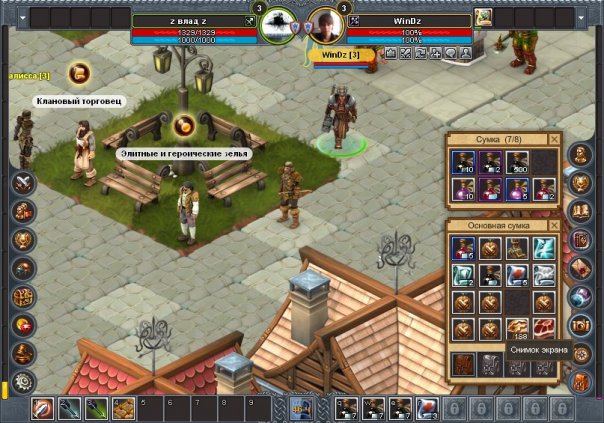
Task: Click the center 36:4 emblem on the hotbar
Action: (x=302, y=408)
